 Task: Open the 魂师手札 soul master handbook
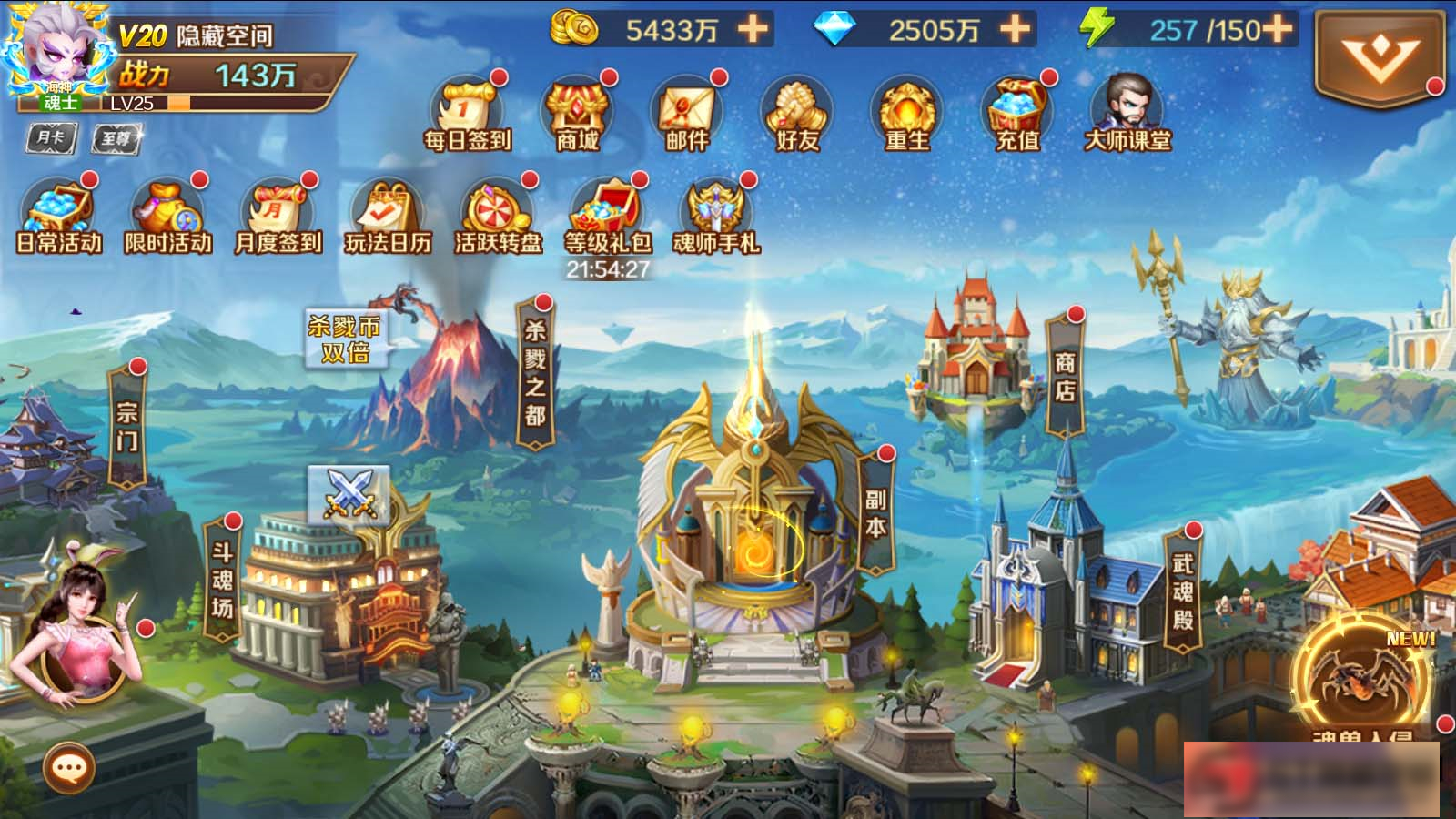click(718, 209)
